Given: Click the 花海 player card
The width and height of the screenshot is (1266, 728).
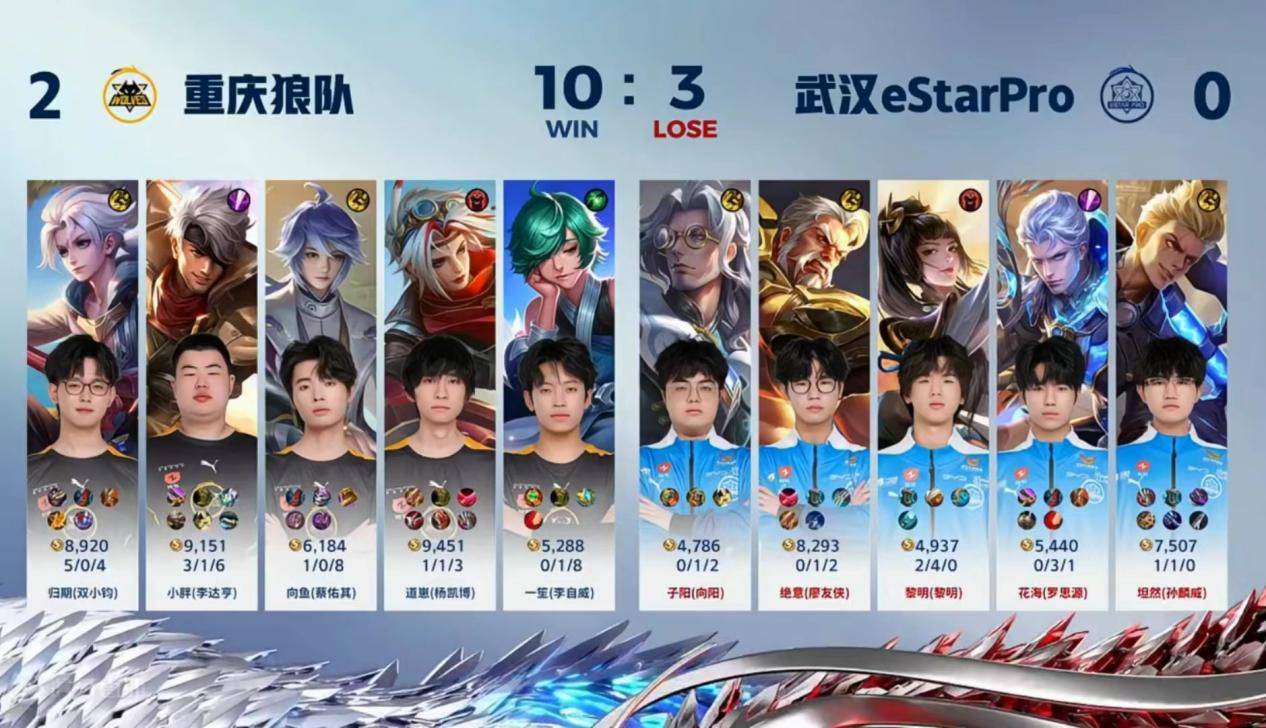Looking at the screenshot, I should [1052, 395].
